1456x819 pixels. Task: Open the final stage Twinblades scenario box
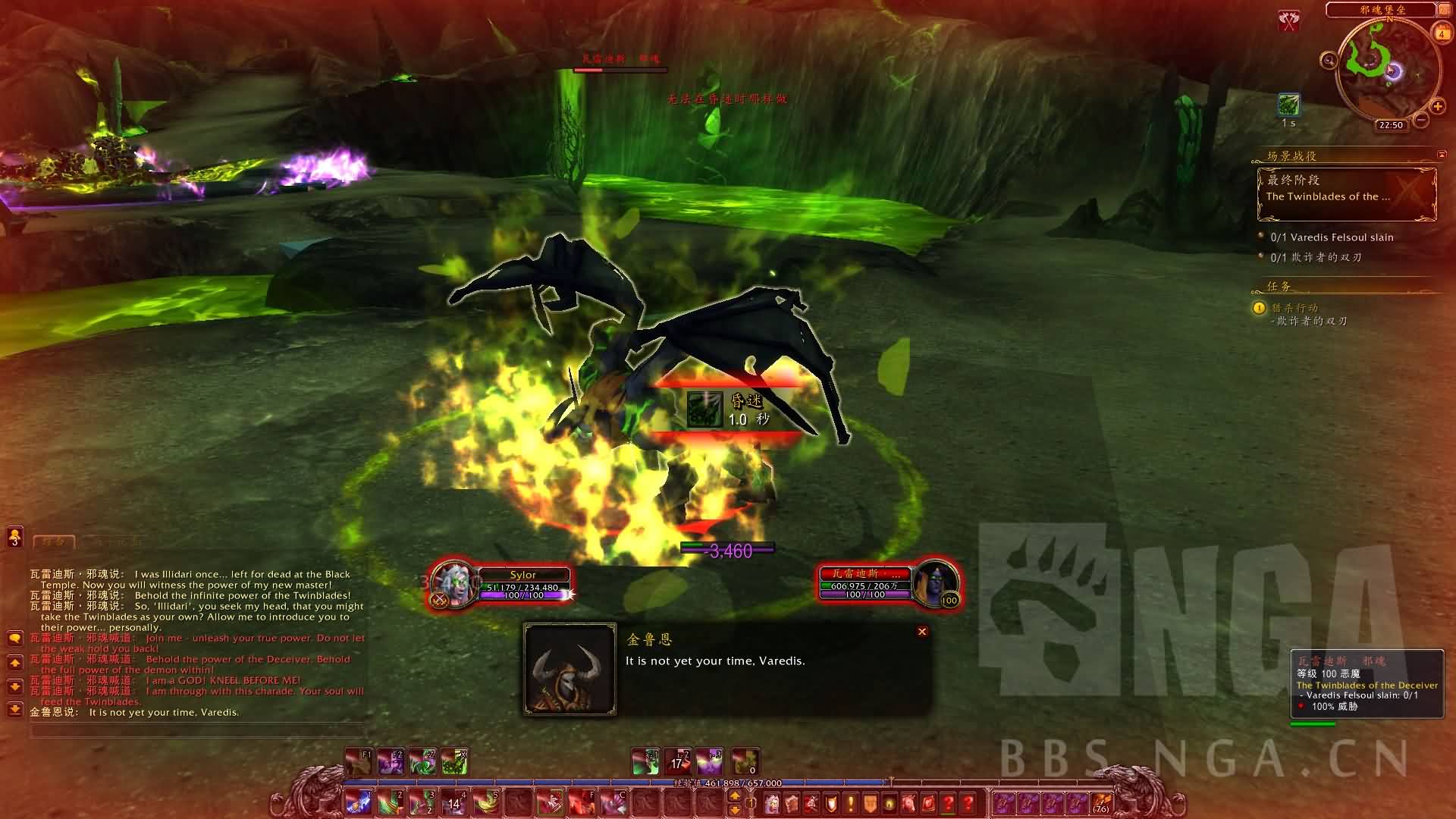click(1347, 194)
